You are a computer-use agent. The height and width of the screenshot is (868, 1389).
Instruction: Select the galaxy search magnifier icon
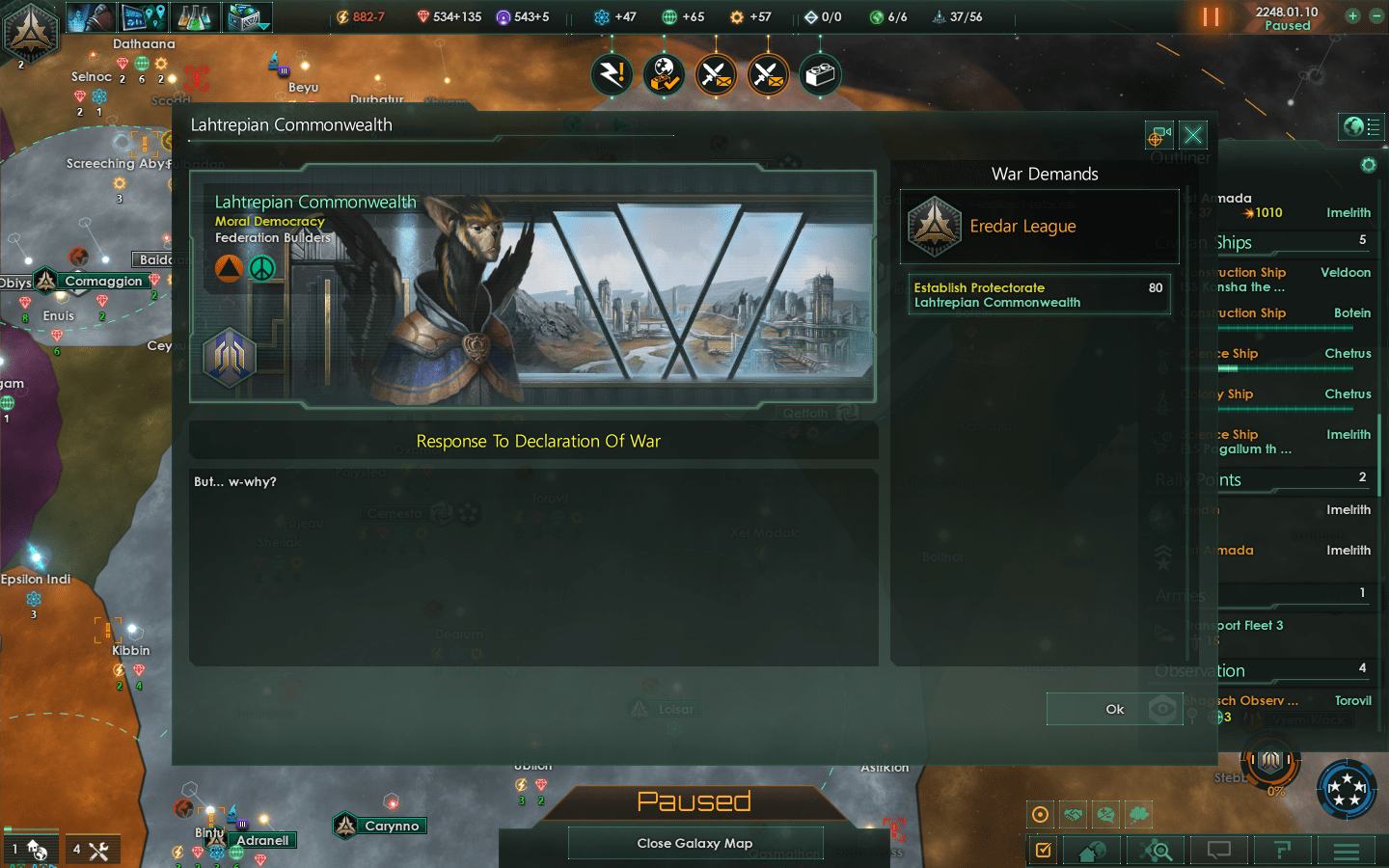(1157, 850)
